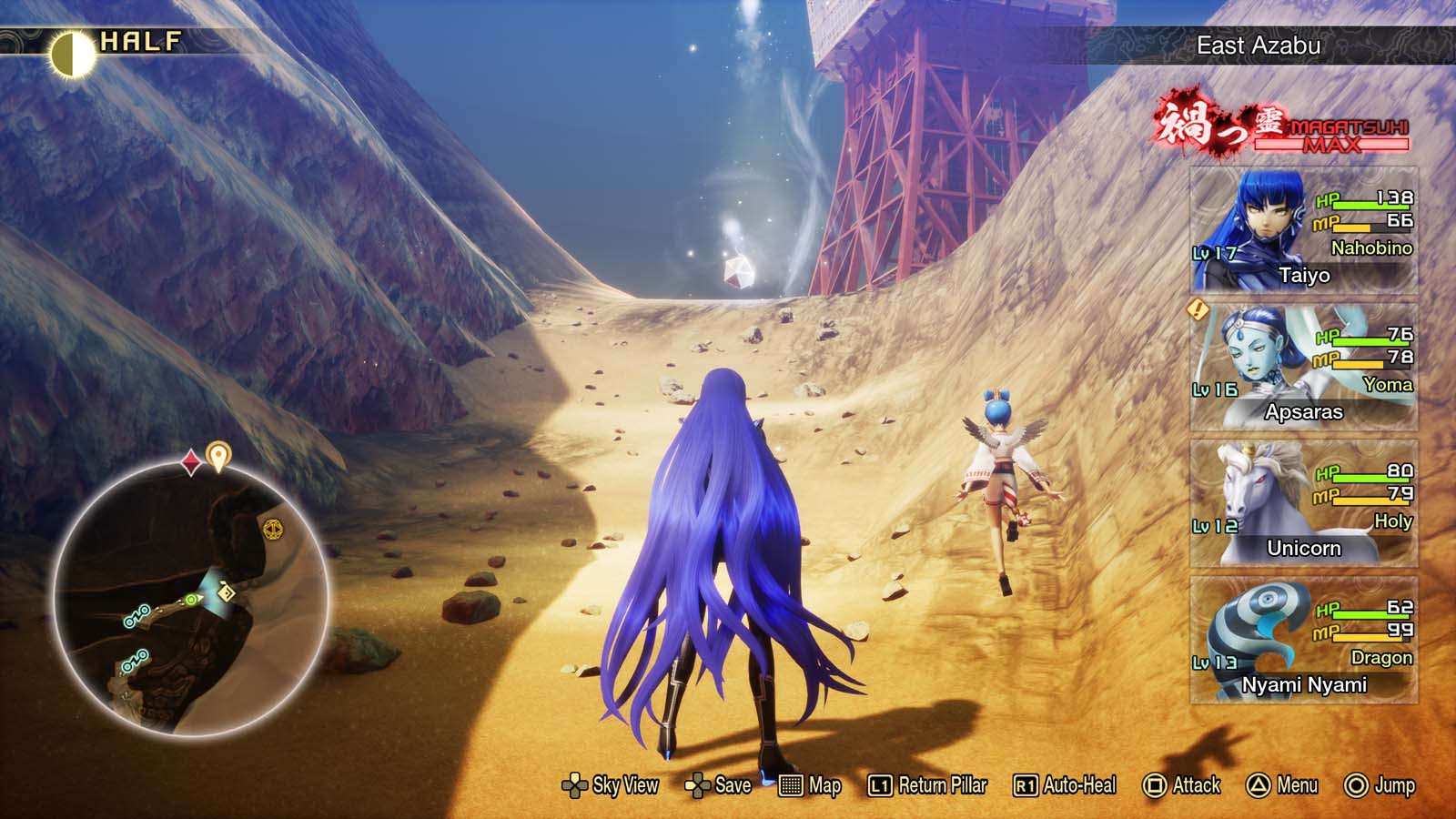Image resolution: width=1456 pixels, height=819 pixels.
Task: Select the Map grid icon
Action: 791,784
